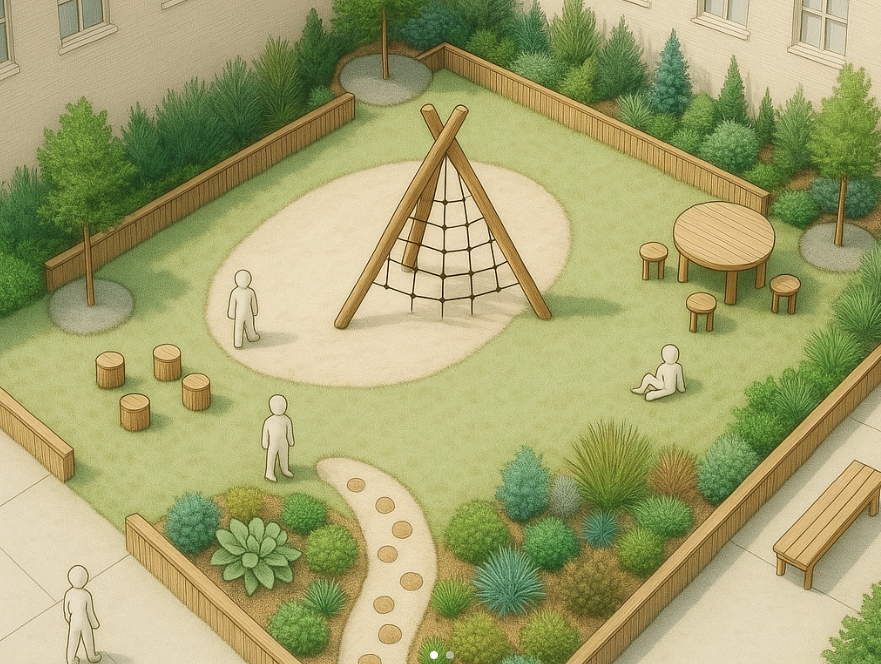Select the active white carousel dot
Viewport: 881px width, 664px height.
434,655
